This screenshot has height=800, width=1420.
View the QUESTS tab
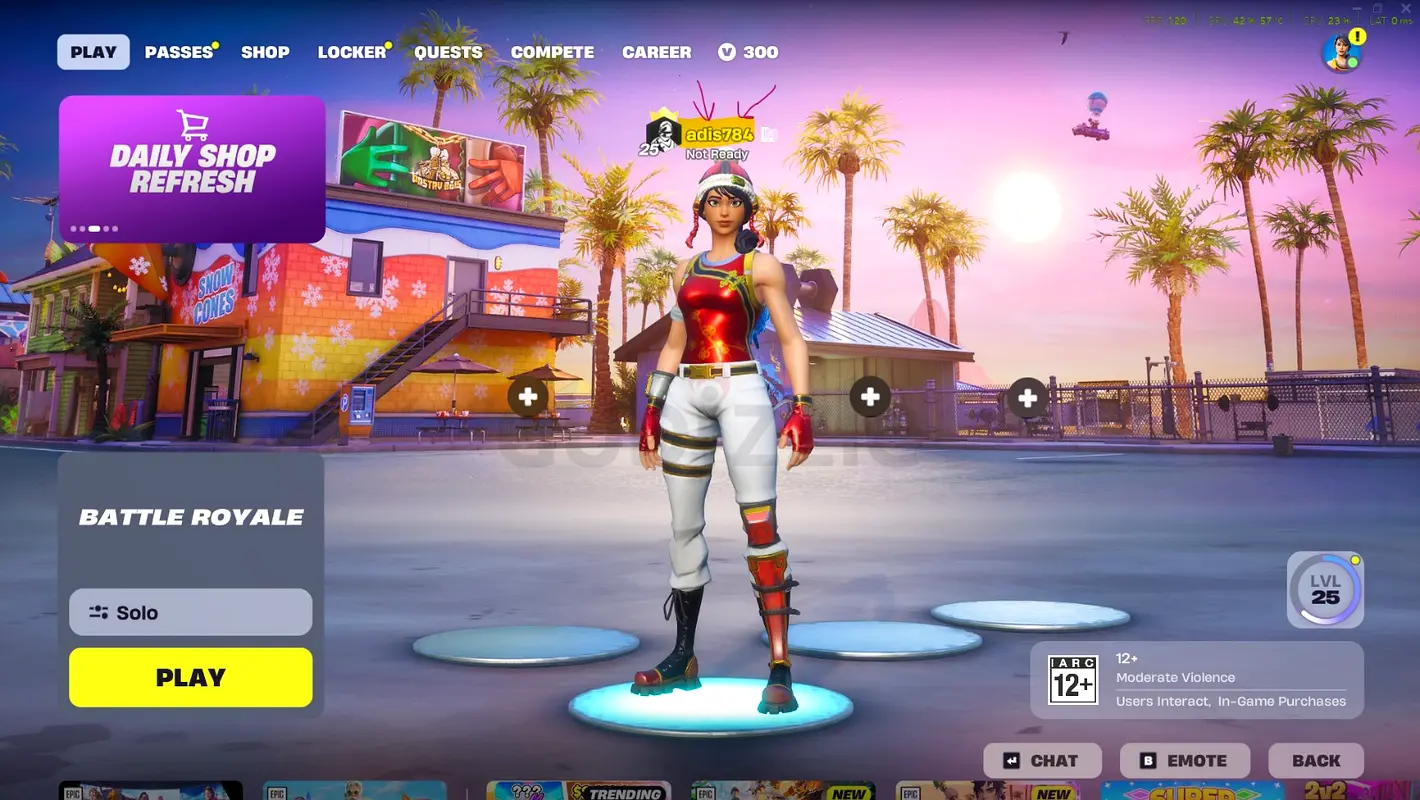click(448, 52)
